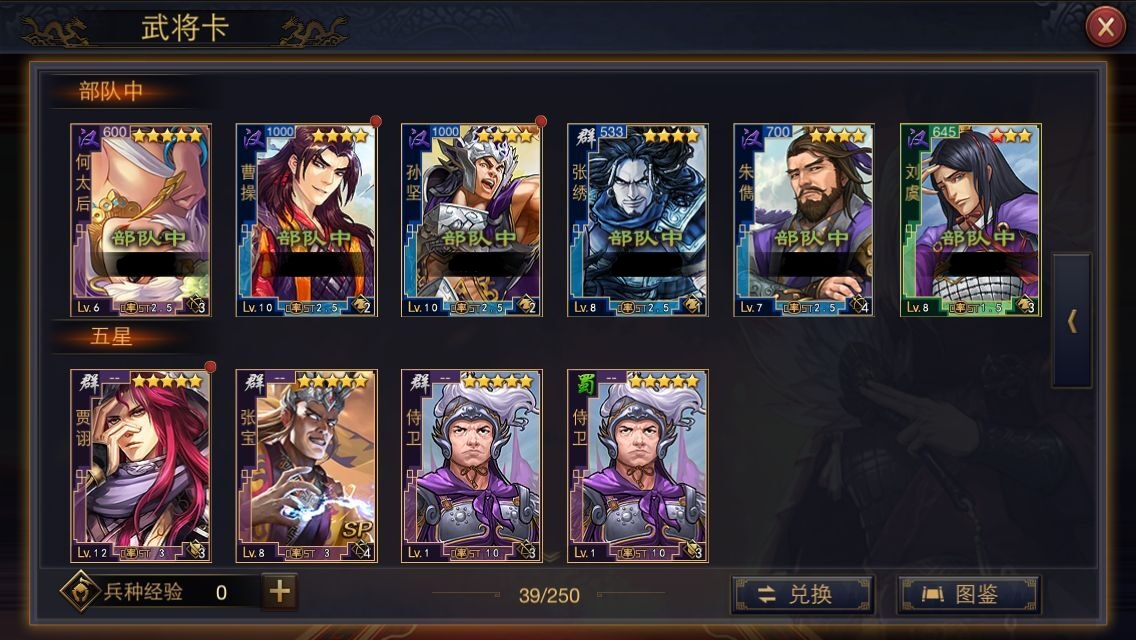The width and height of the screenshot is (1136, 640).
Task: Select the 何太后 general card
Action: click(x=141, y=220)
